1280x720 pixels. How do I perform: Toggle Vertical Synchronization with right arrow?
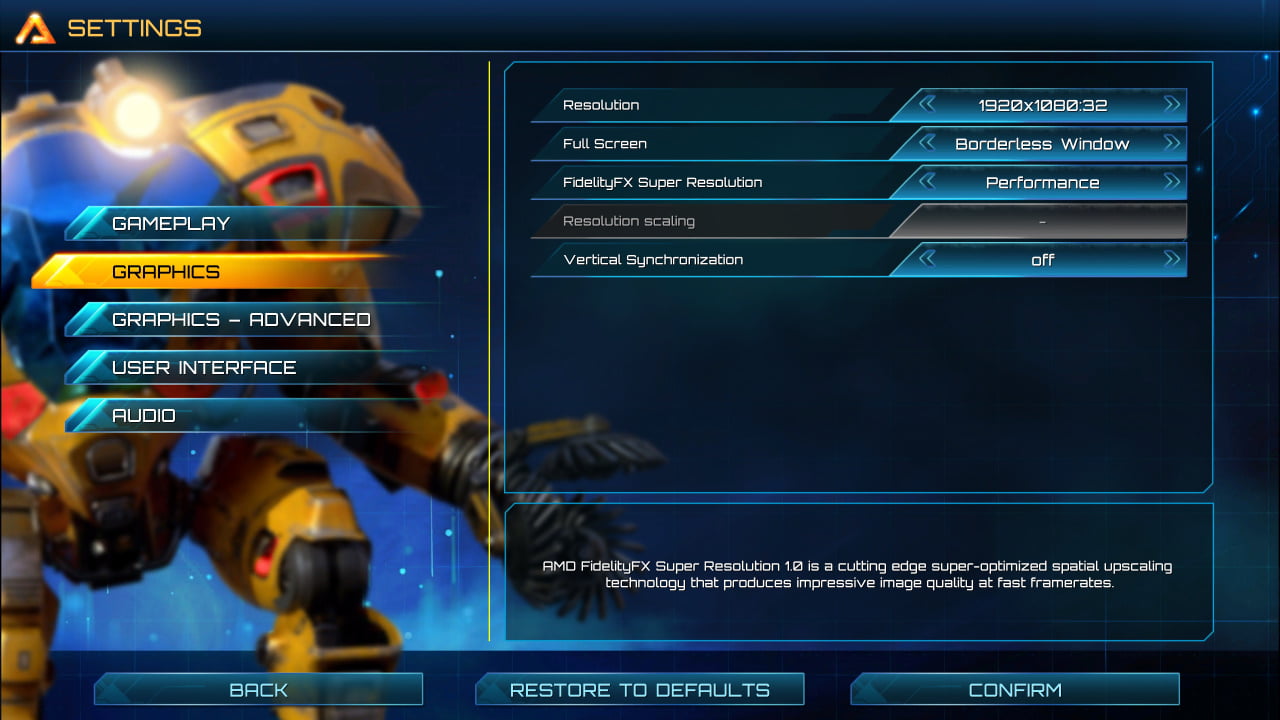(1172, 259)
